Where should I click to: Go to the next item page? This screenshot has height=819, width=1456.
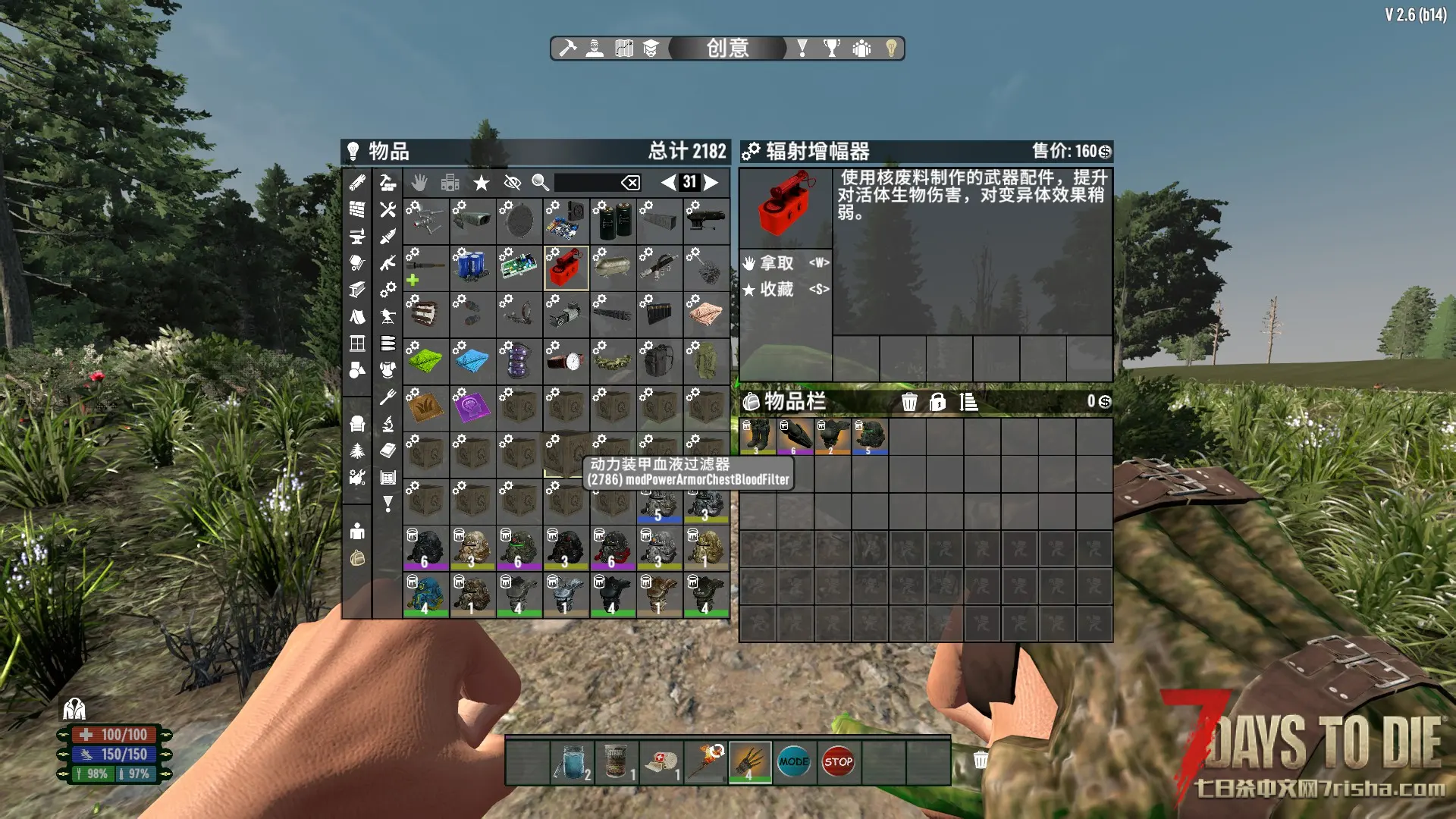tap(711, 182)
